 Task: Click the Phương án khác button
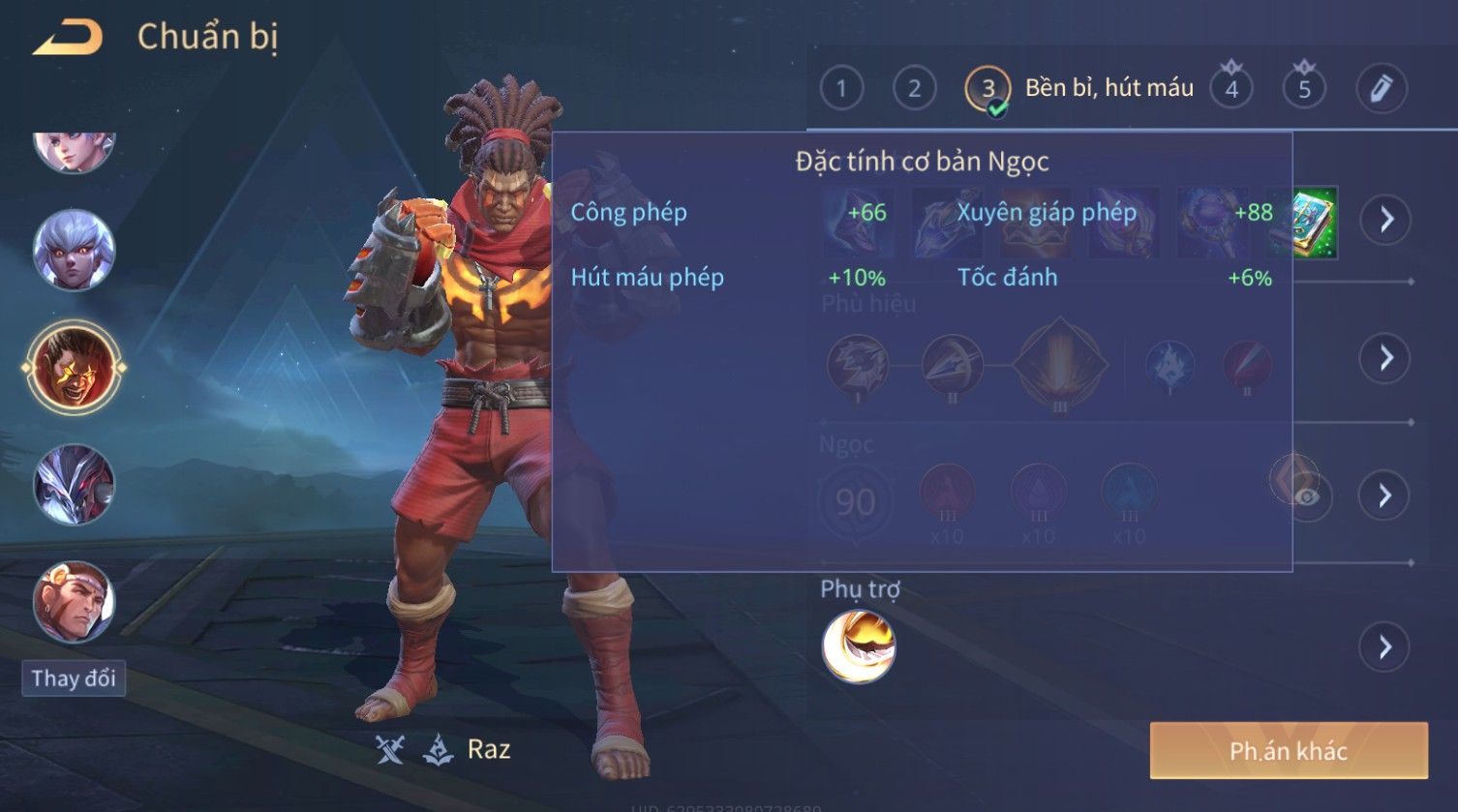coord(1288,751)
